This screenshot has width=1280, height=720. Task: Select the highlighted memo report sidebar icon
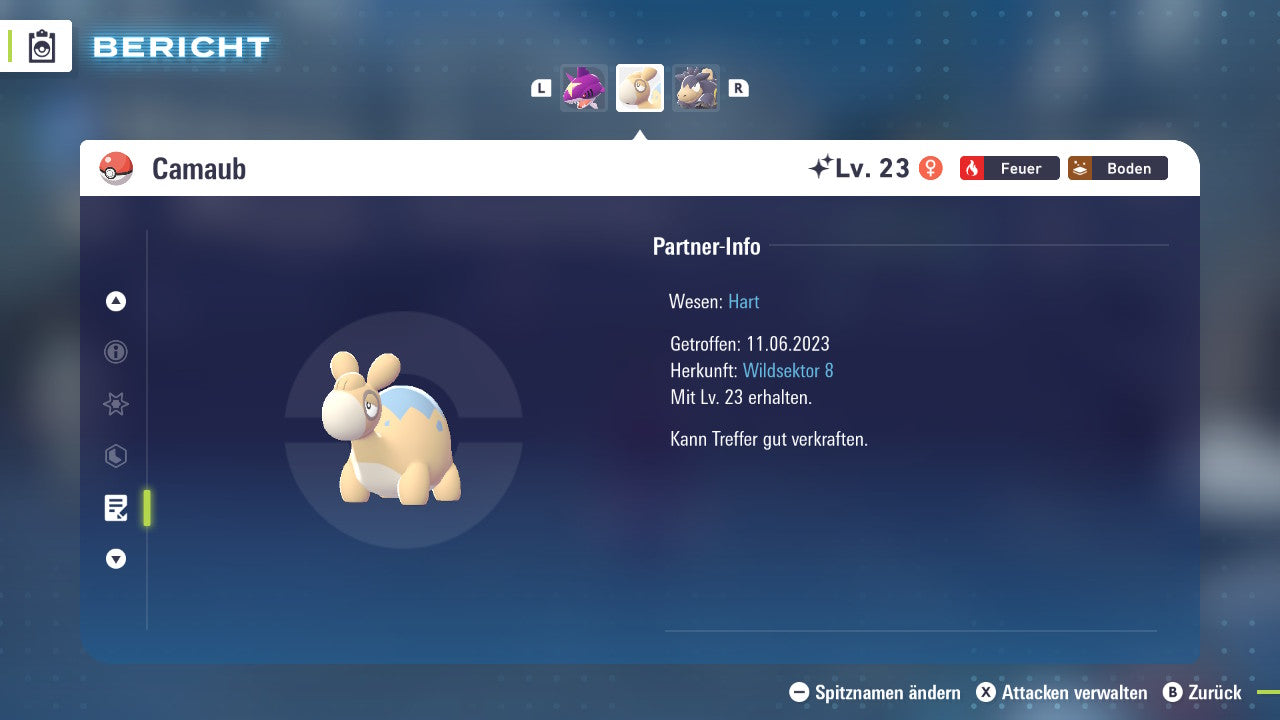pyautogui.click(x=115, y=508)
